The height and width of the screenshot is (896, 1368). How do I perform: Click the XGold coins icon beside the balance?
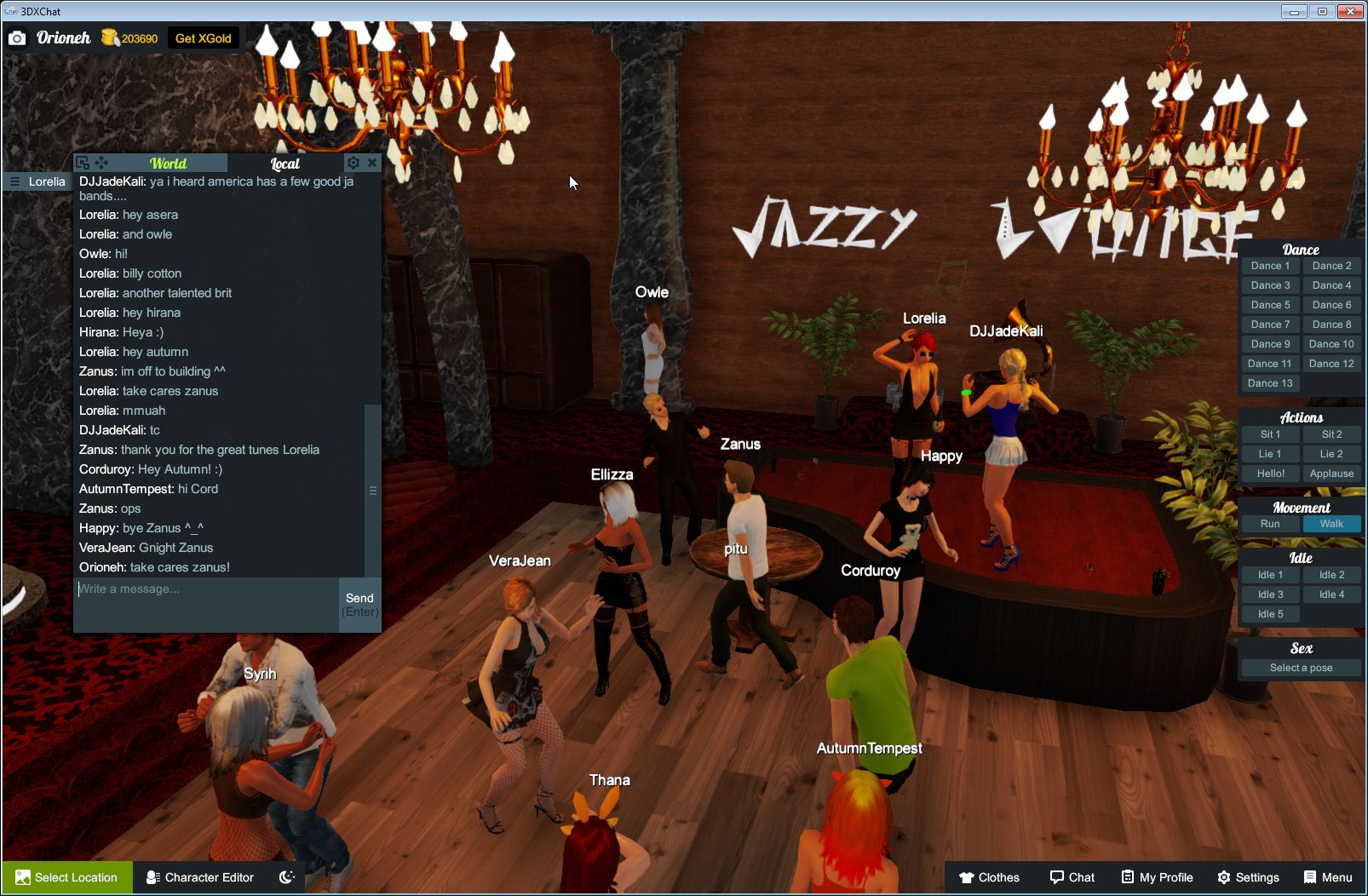(x=109, y=37)
